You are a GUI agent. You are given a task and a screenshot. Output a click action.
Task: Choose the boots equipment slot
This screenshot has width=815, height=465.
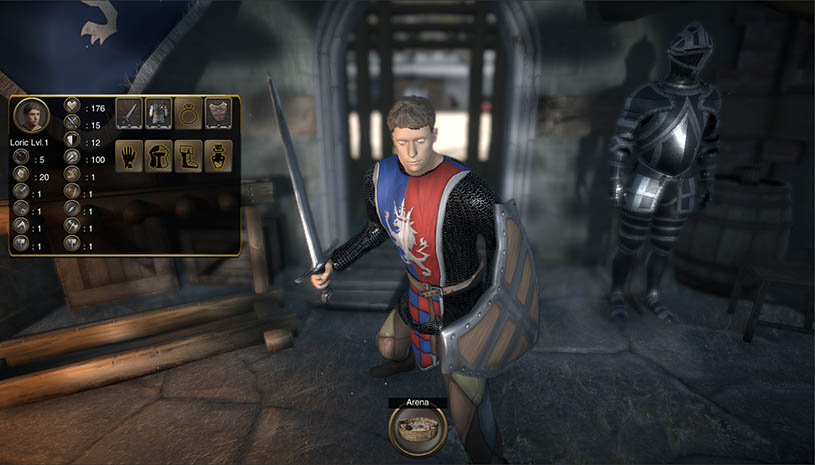(x=189, y=156)
